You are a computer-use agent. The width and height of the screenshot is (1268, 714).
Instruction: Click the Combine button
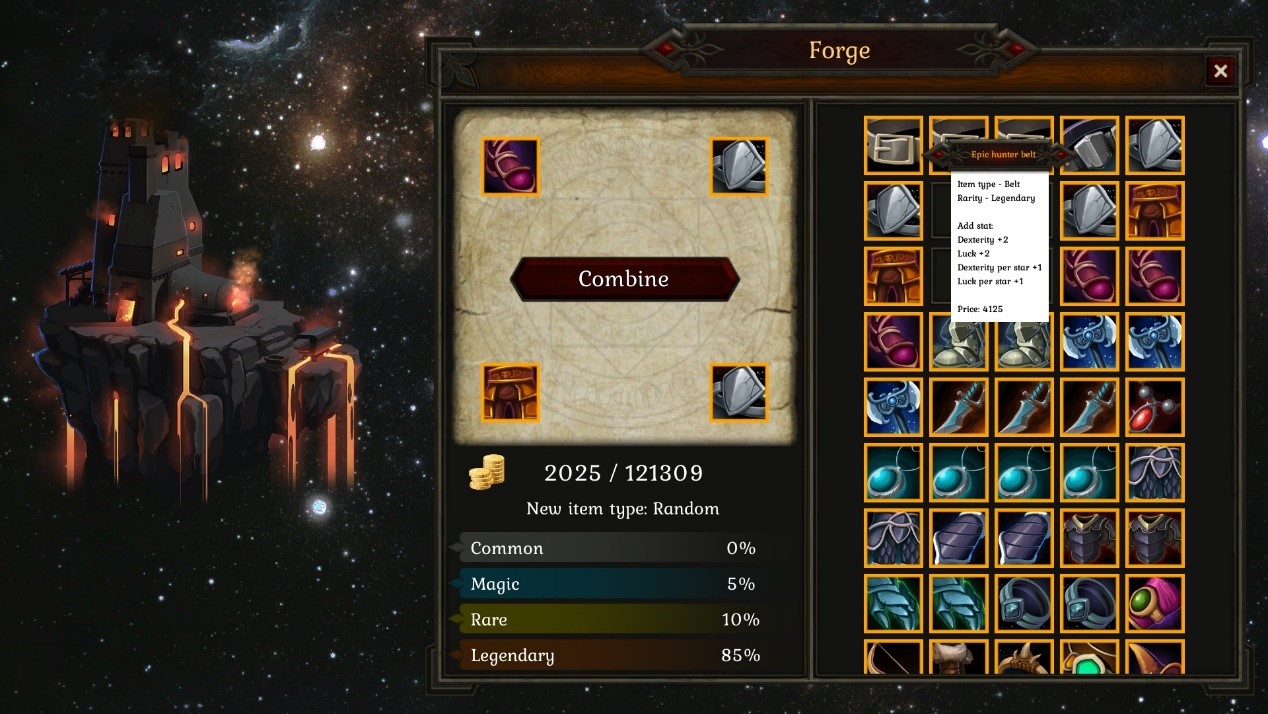click(625, 279)
